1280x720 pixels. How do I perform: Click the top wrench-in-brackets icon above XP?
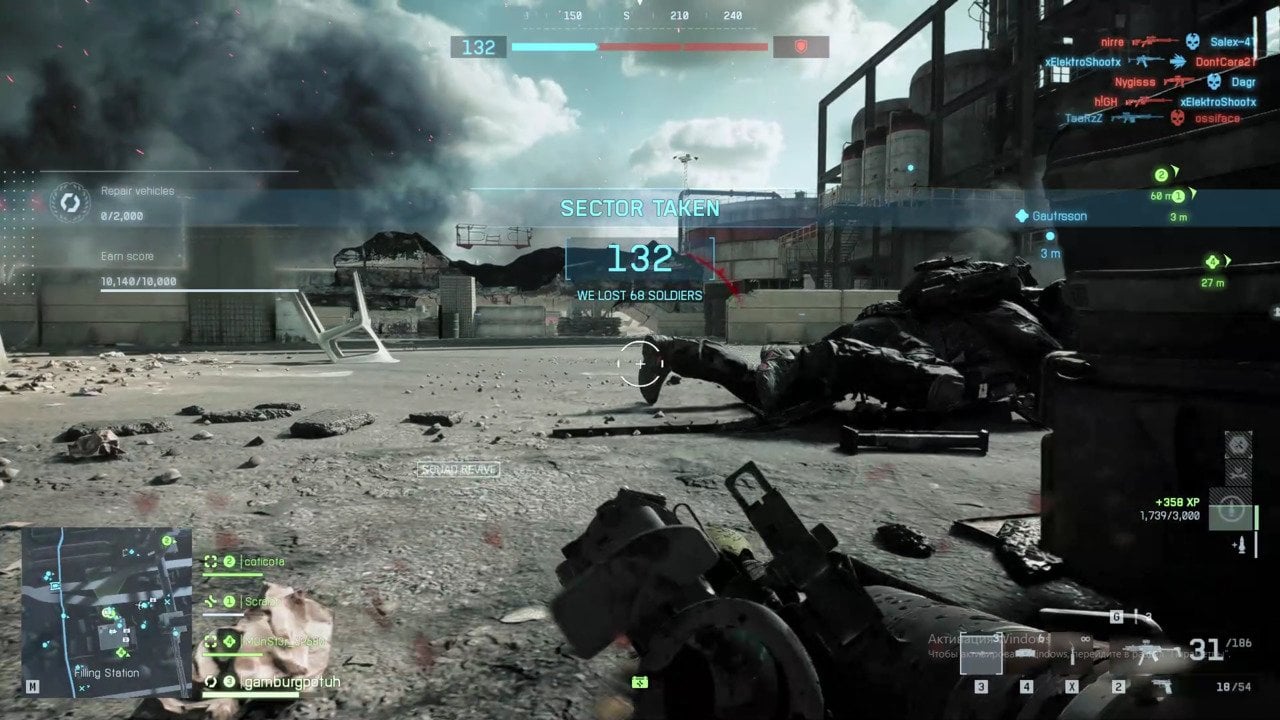[1238, 444]
